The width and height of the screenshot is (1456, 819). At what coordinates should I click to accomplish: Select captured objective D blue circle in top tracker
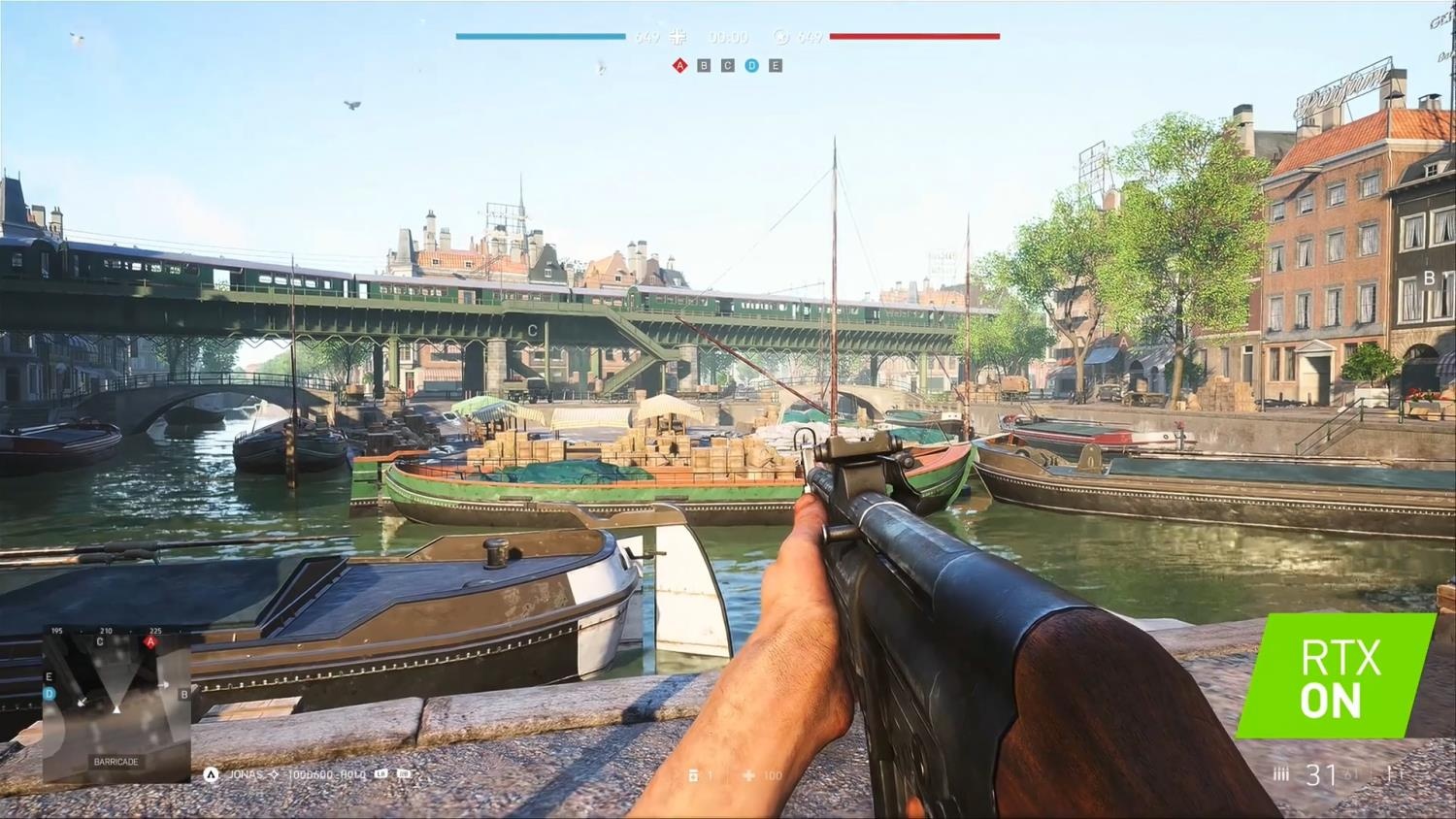click(751, 66)
